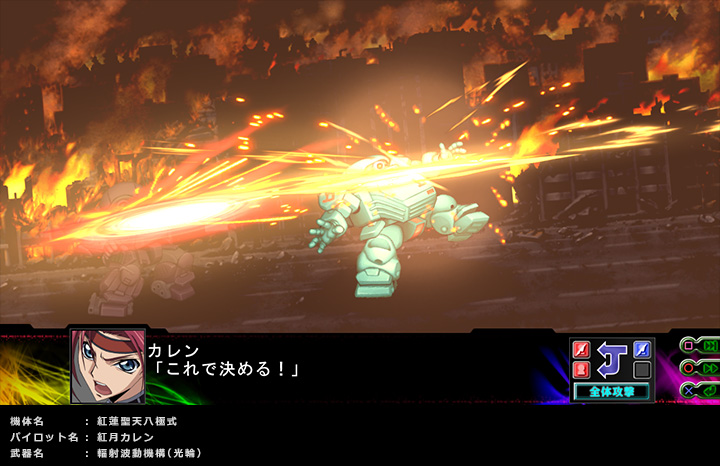Click Kallen's pilot portrait
Screen dimensions: 720x466
[108, 366]
